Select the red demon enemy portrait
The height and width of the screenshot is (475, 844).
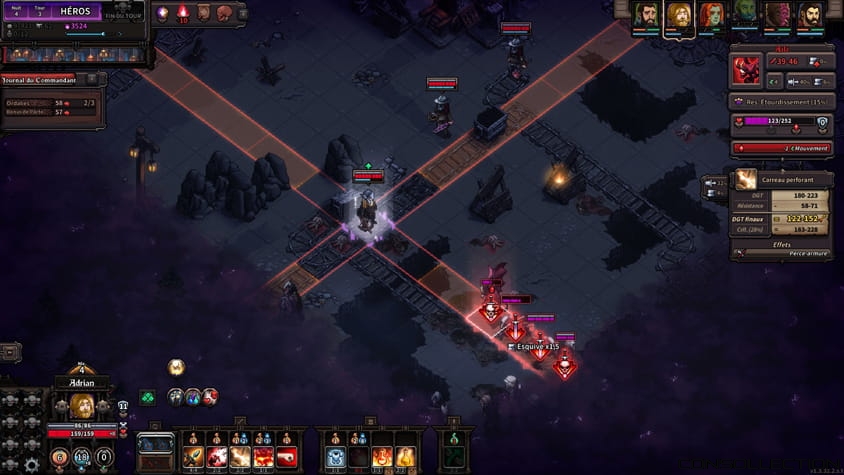[x=746, y=70]
